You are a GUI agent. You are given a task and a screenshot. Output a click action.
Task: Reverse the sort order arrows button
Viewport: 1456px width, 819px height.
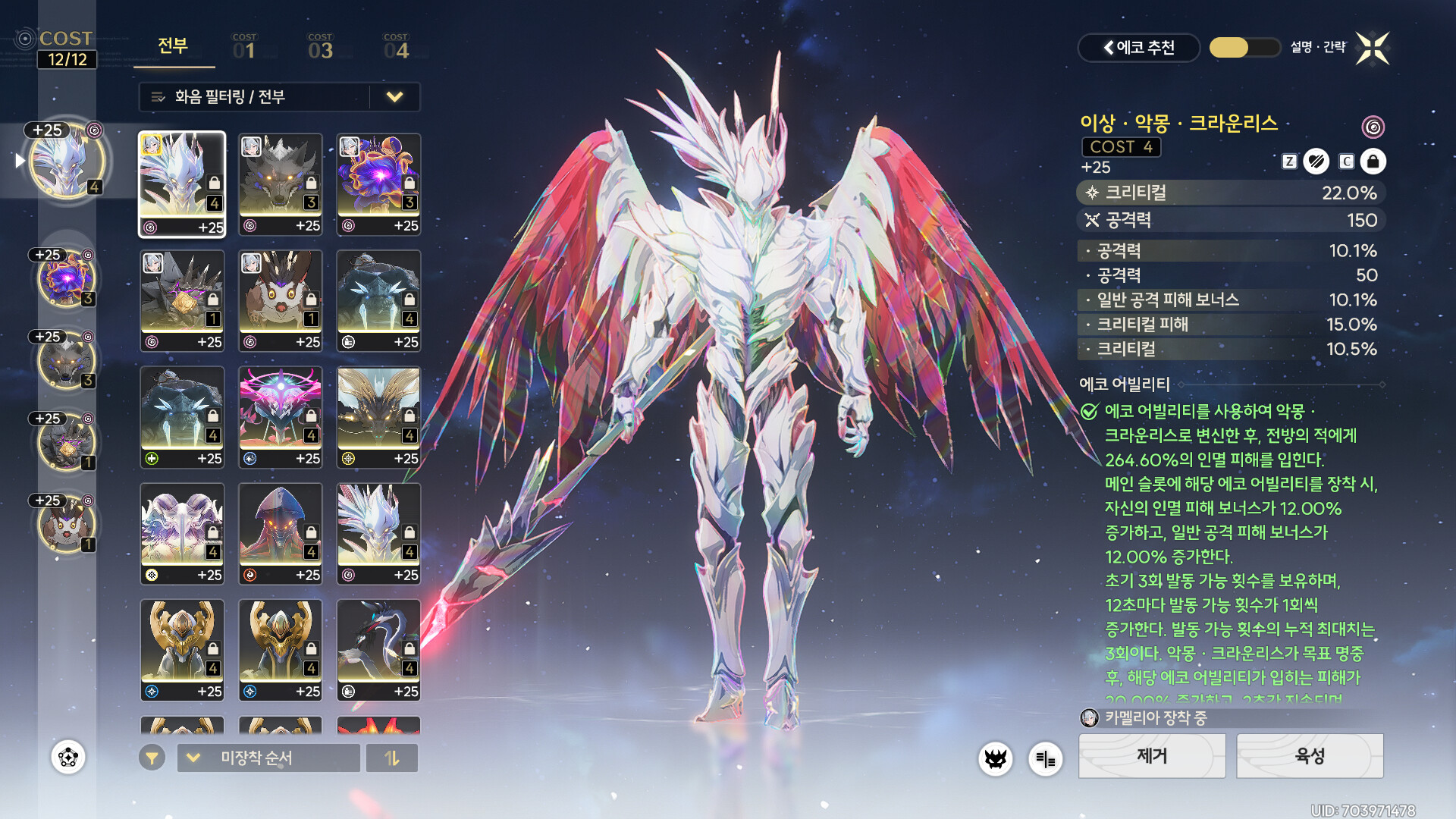tap(392, 758)
